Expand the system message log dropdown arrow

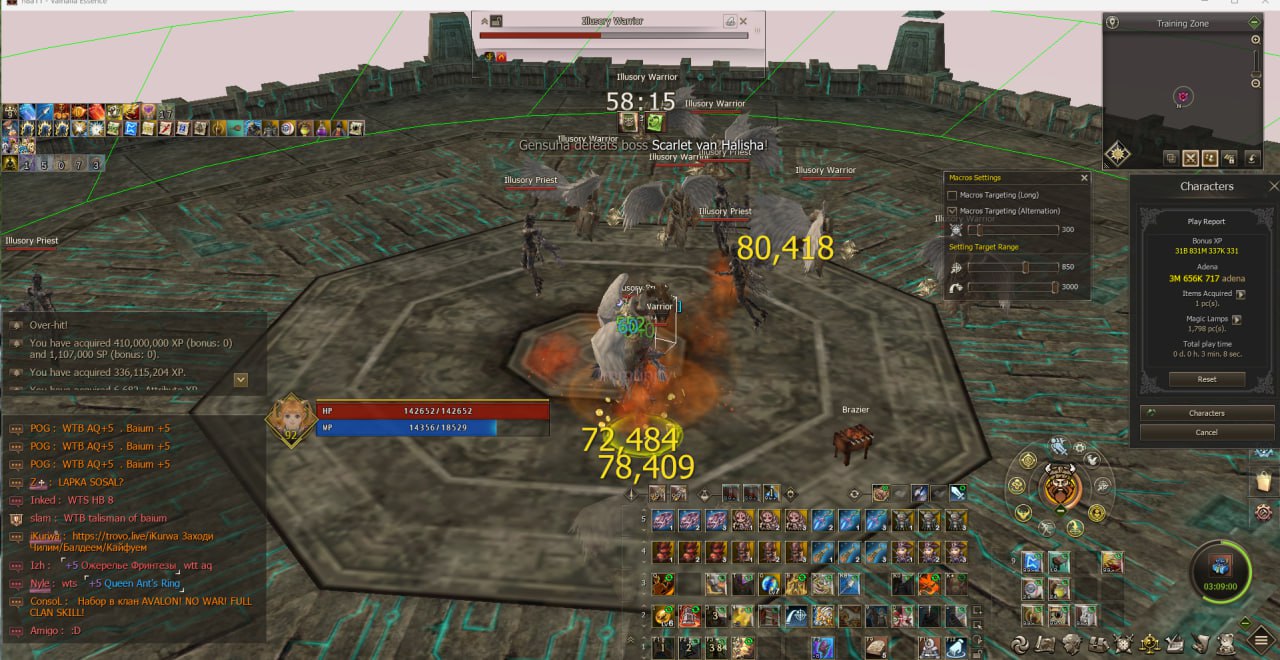click(241, 379)
